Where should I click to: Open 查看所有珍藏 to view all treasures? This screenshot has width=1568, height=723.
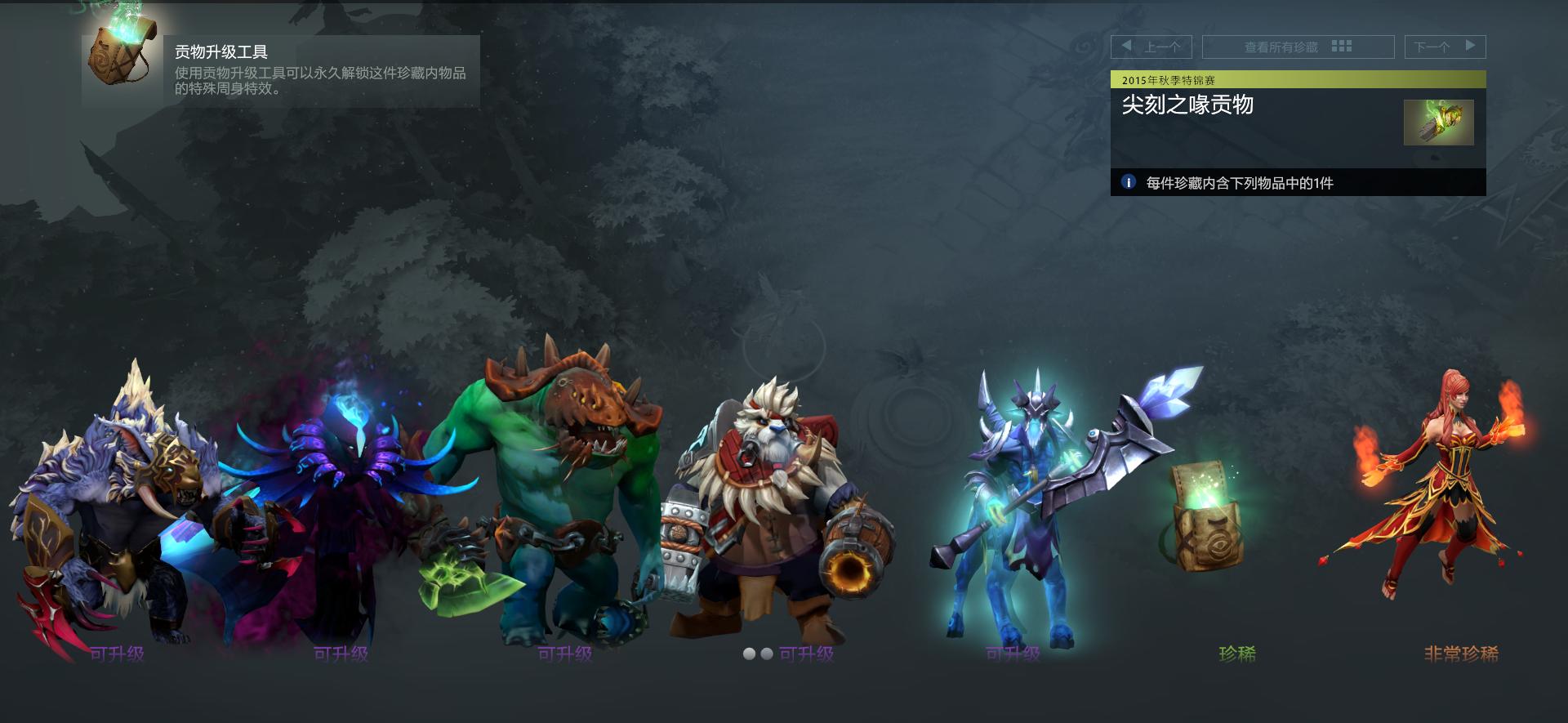coord(1298,47)
